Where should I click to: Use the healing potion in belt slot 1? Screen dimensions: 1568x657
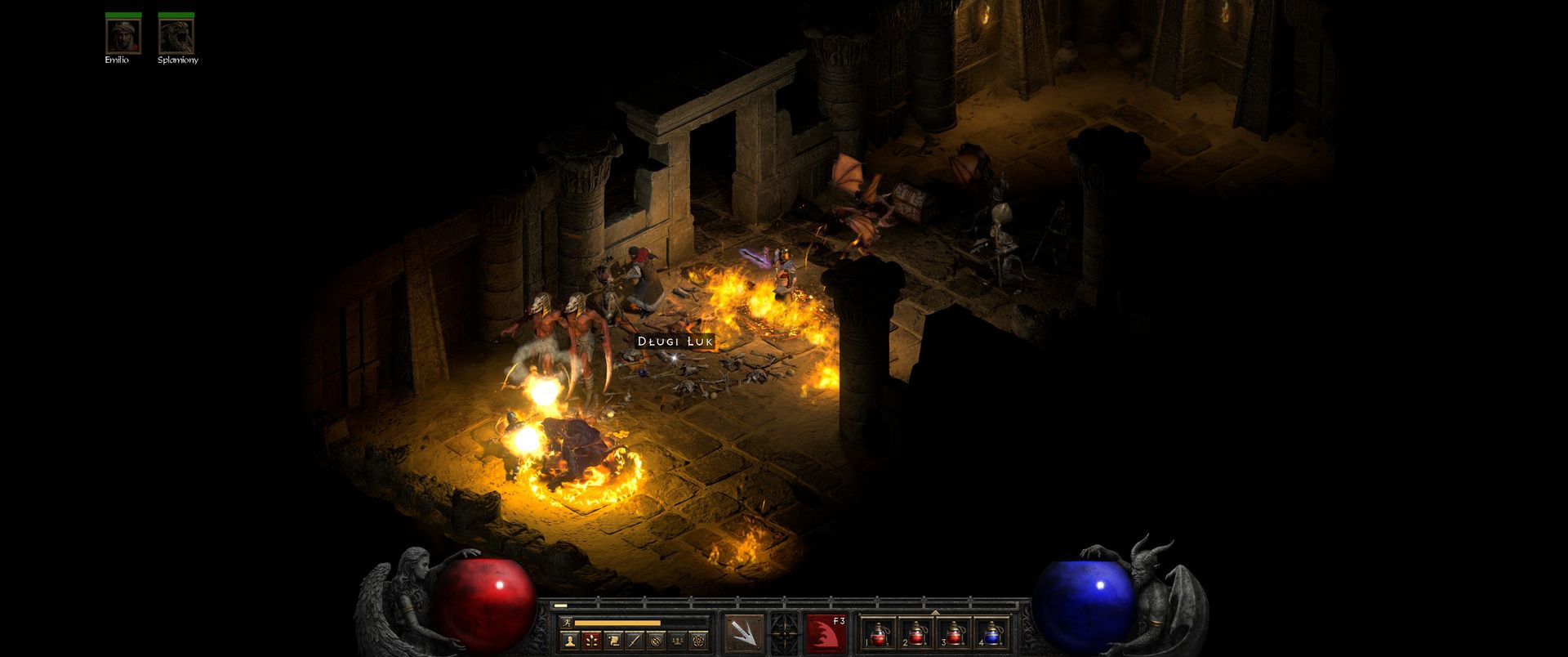point(880,634)
